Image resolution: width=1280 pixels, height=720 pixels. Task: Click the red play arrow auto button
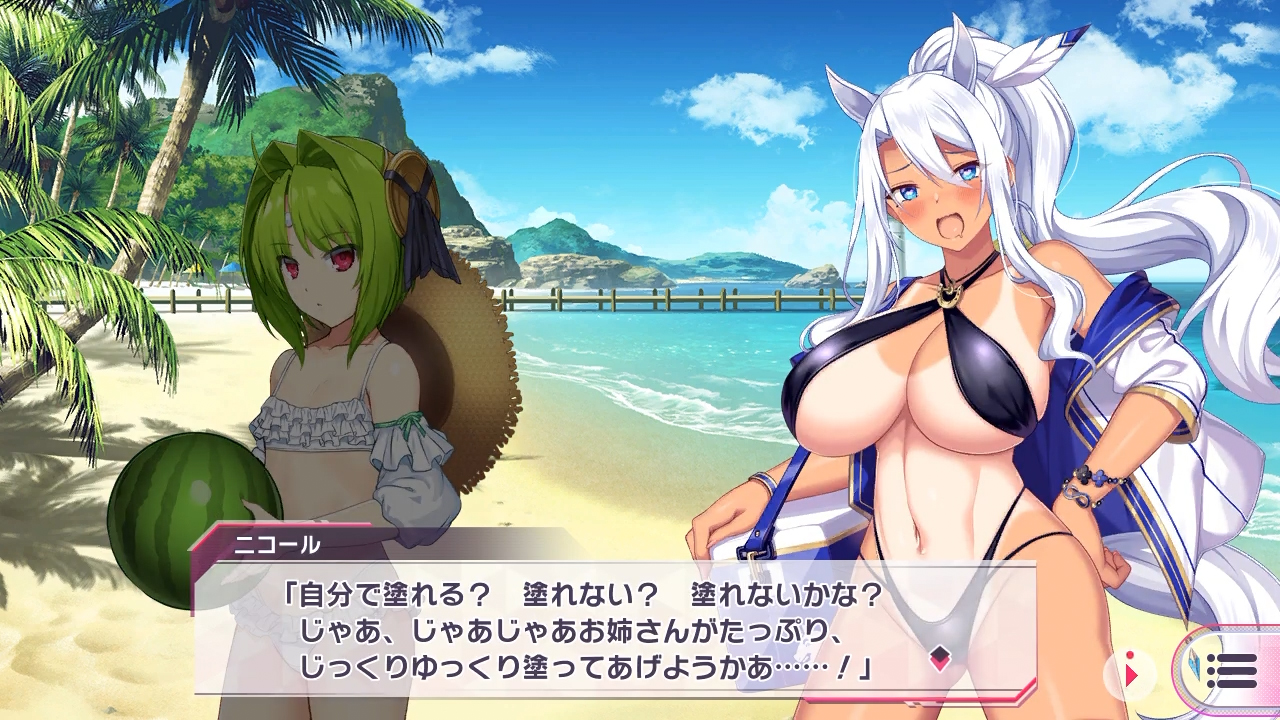coord(1131,674)
